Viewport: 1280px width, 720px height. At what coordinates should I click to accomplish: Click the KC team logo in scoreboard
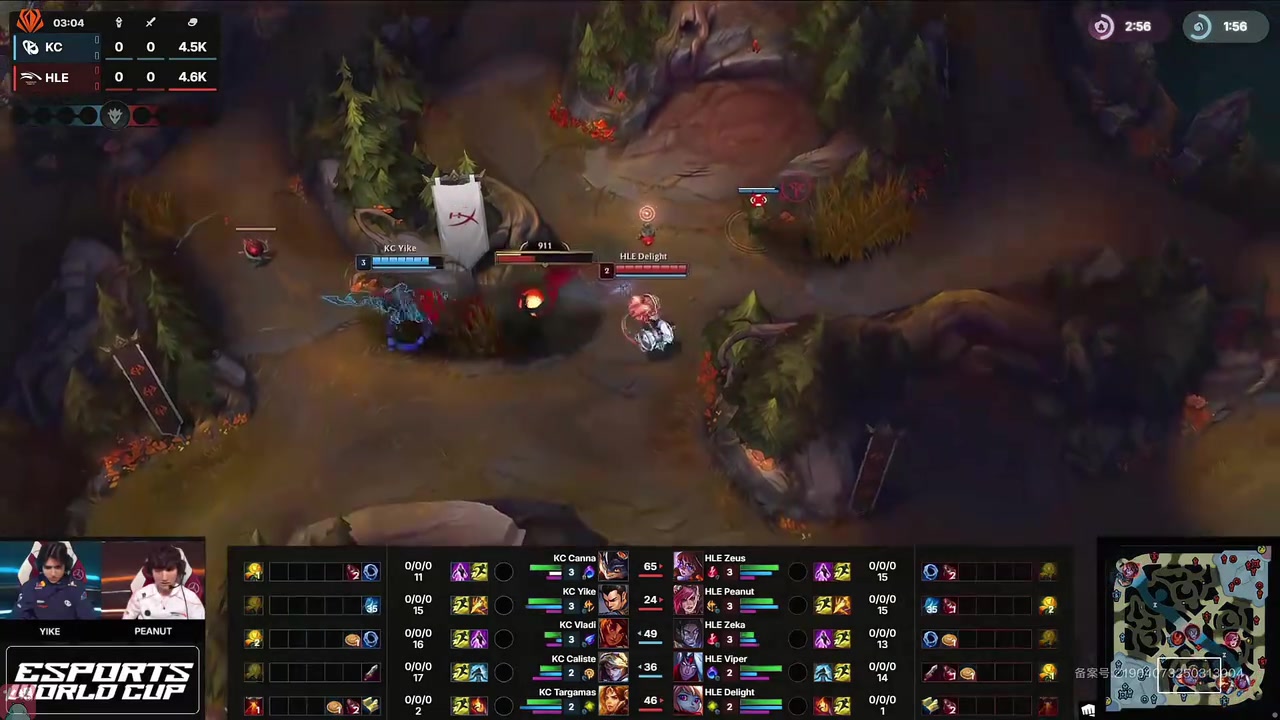pyautogui.click(x=30, y=46)
